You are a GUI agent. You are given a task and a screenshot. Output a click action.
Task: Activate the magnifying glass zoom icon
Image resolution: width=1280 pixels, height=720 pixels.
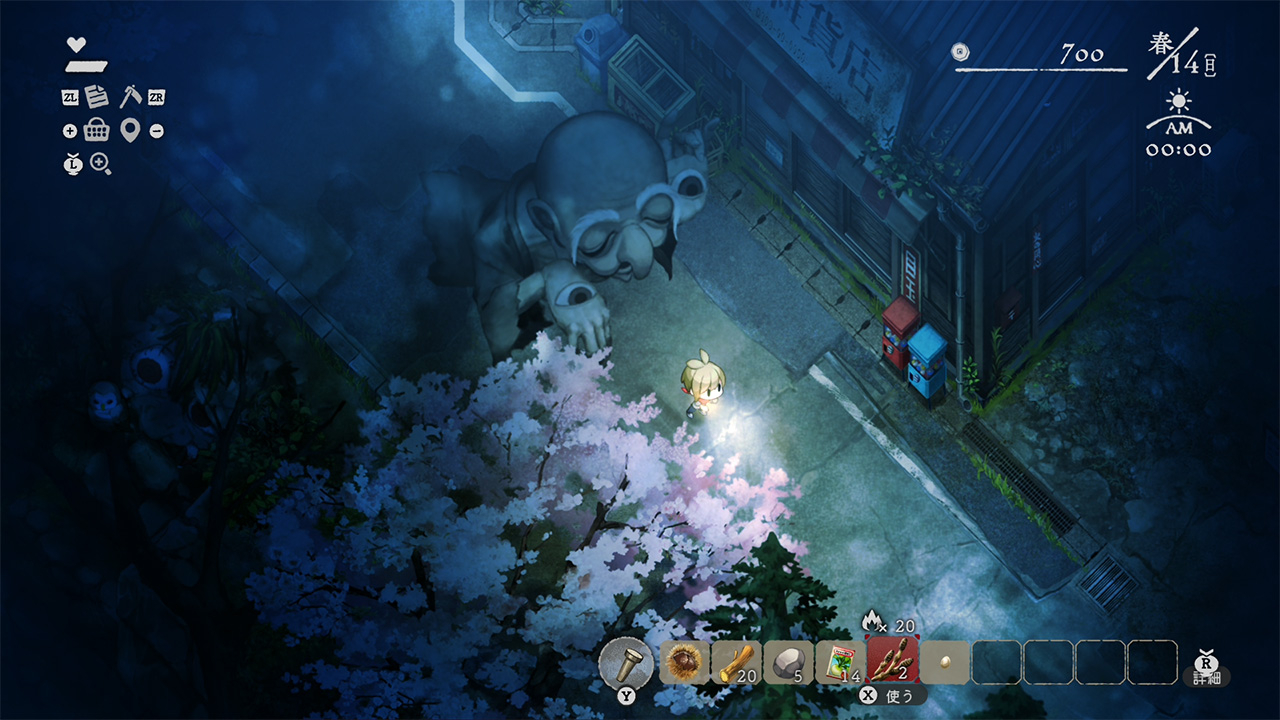click(x=101, y=164)
